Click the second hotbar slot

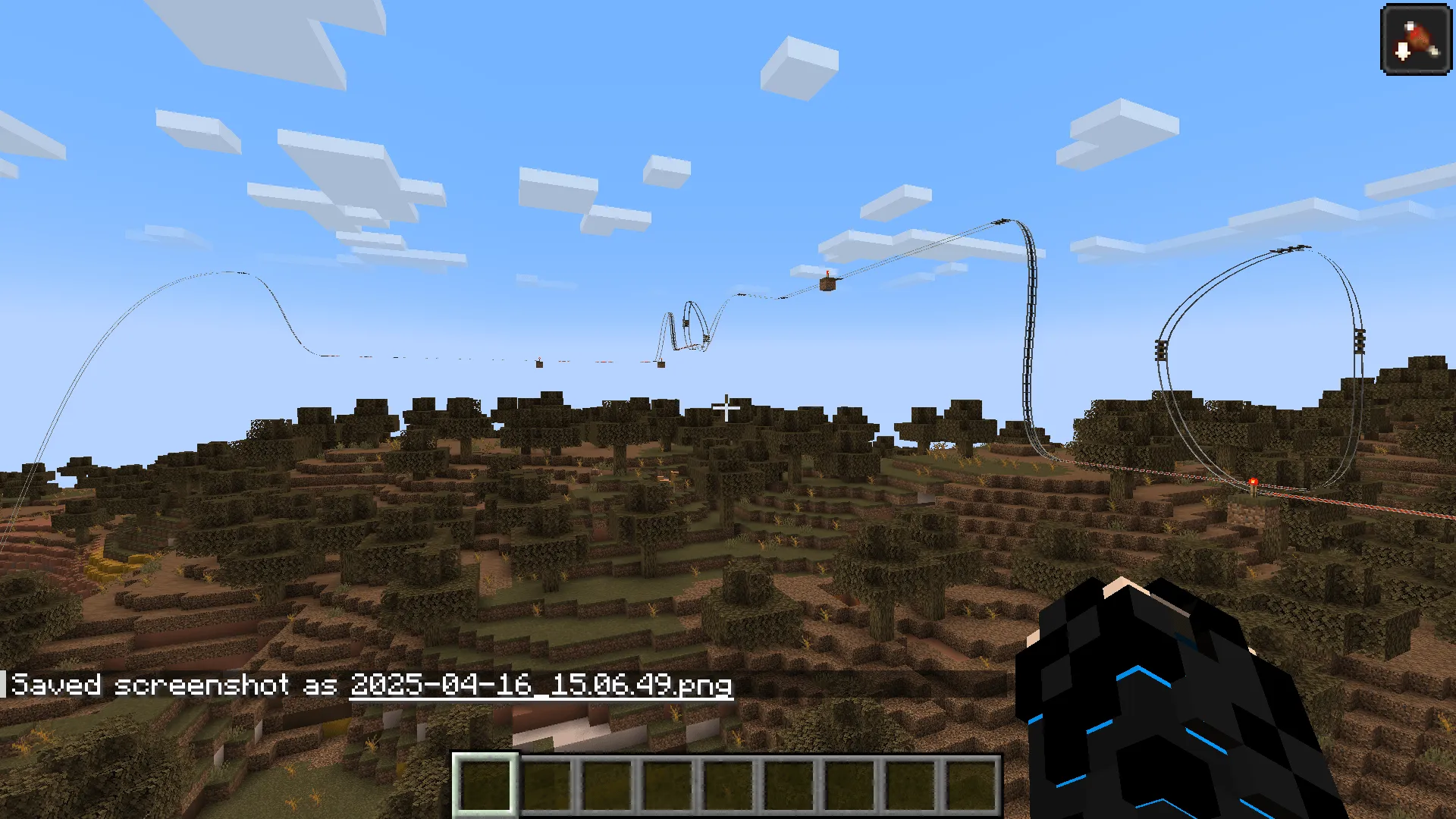tap(548, 785)
